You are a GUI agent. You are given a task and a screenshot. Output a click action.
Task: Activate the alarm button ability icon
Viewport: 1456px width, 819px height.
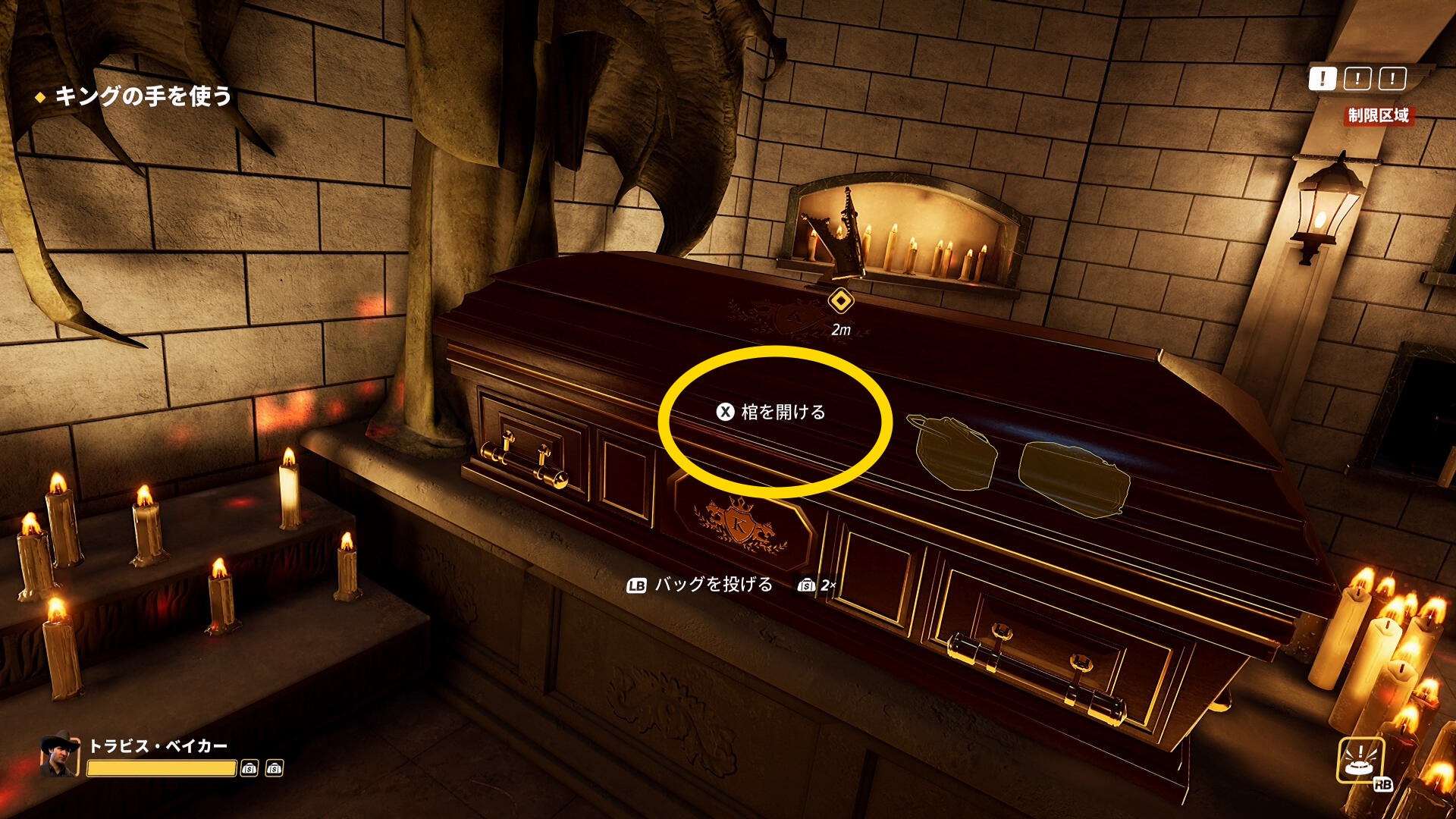(x=1360, y=760)
